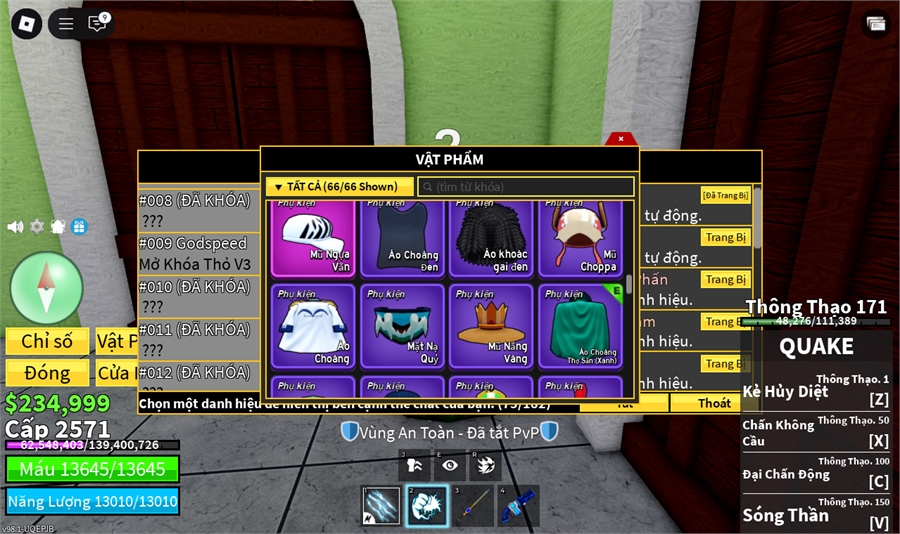Image resolution: width=900 pixels, height=534 pixels.
Task: Click the Đóng button
Action: pyautogui.click(x=47, y=373)
